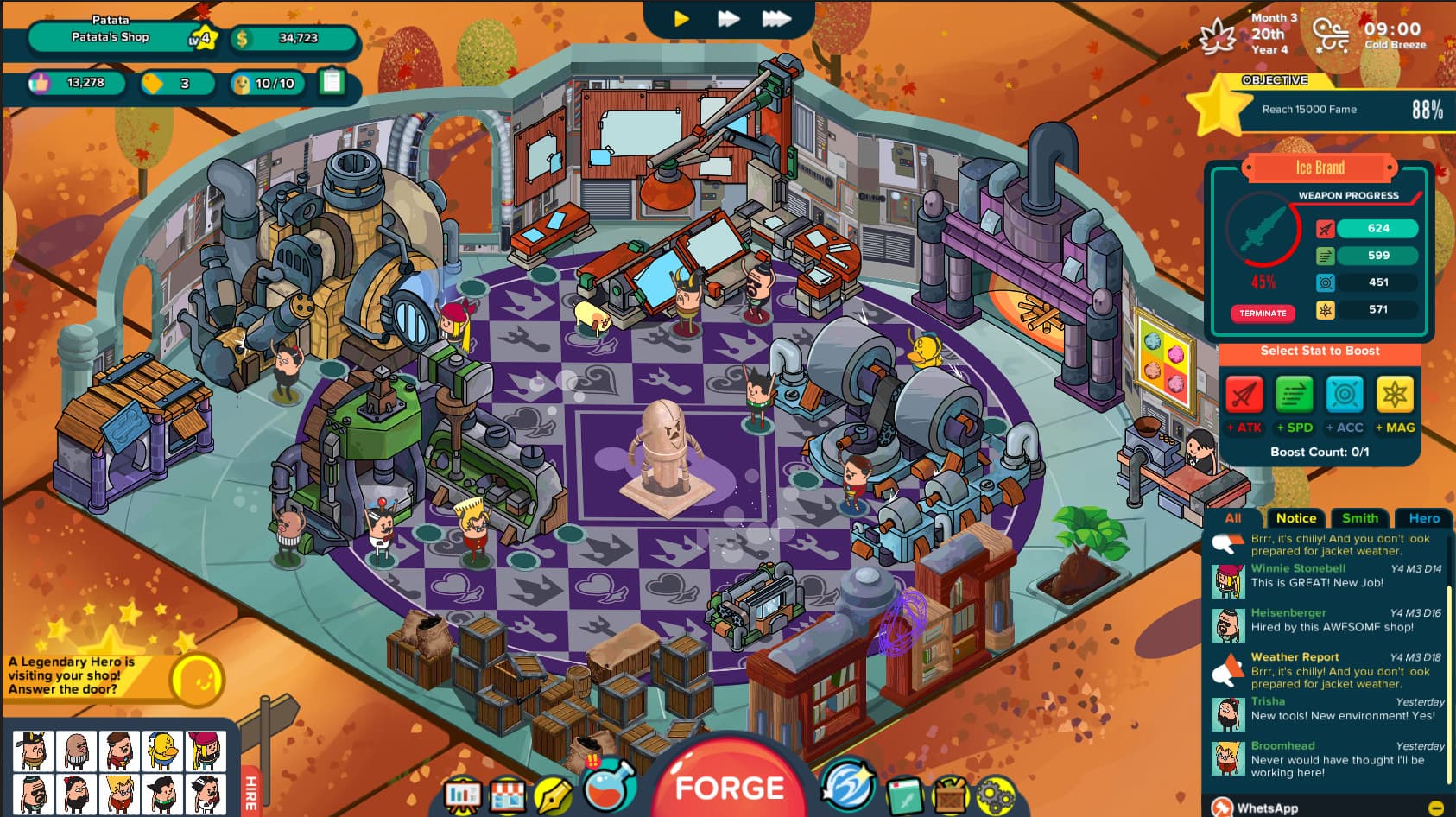Switch to the Notice chat tab
The image size is (1456, 817).
pyautogui.click(x=1295, y=518)
